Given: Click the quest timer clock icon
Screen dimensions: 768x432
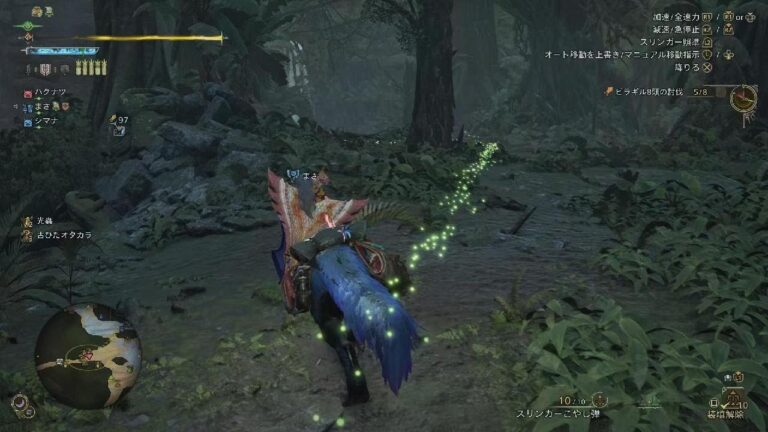Looking at the screenshot, I should tap(742, 97).
